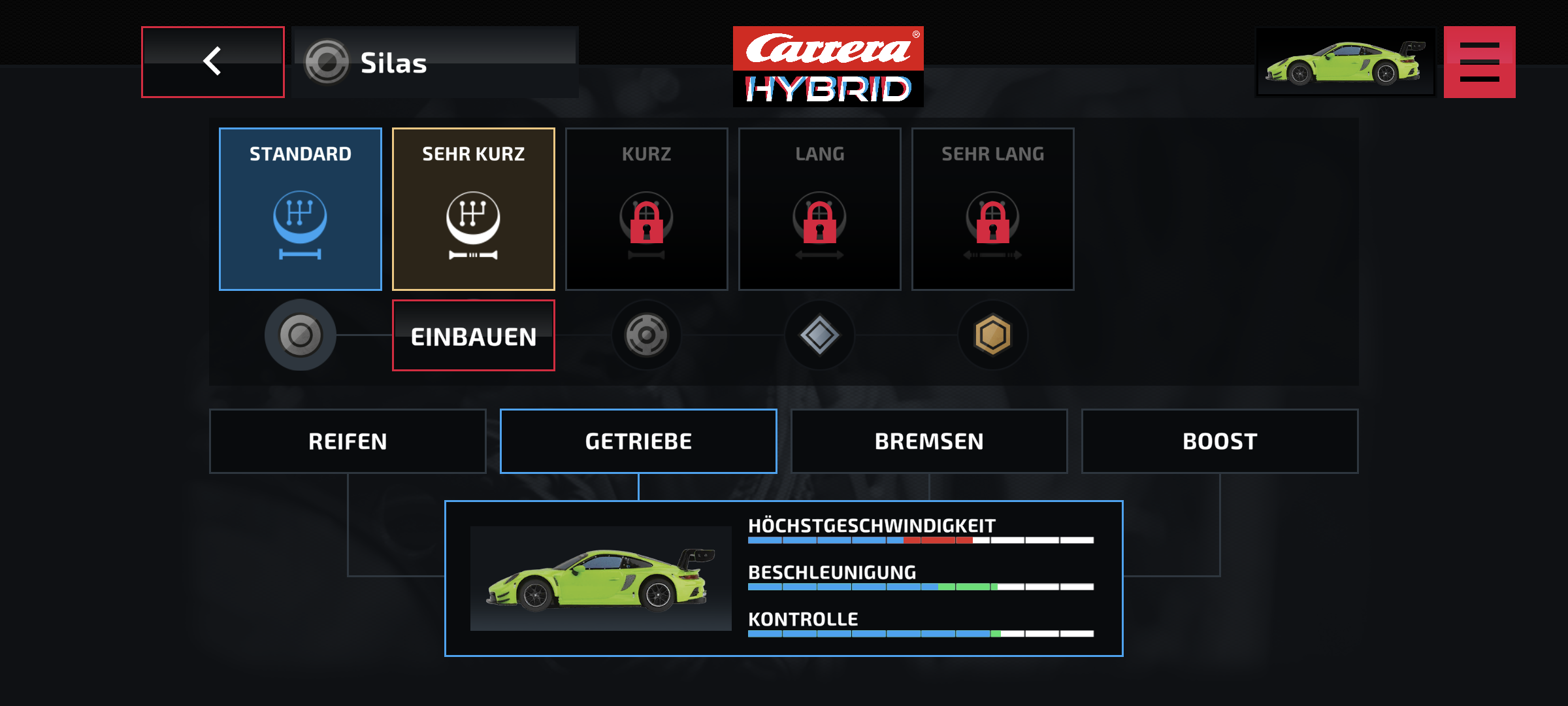Click the blue diamond rank badge
Viewport: 1568px width, 706px height.
point(820,335)
